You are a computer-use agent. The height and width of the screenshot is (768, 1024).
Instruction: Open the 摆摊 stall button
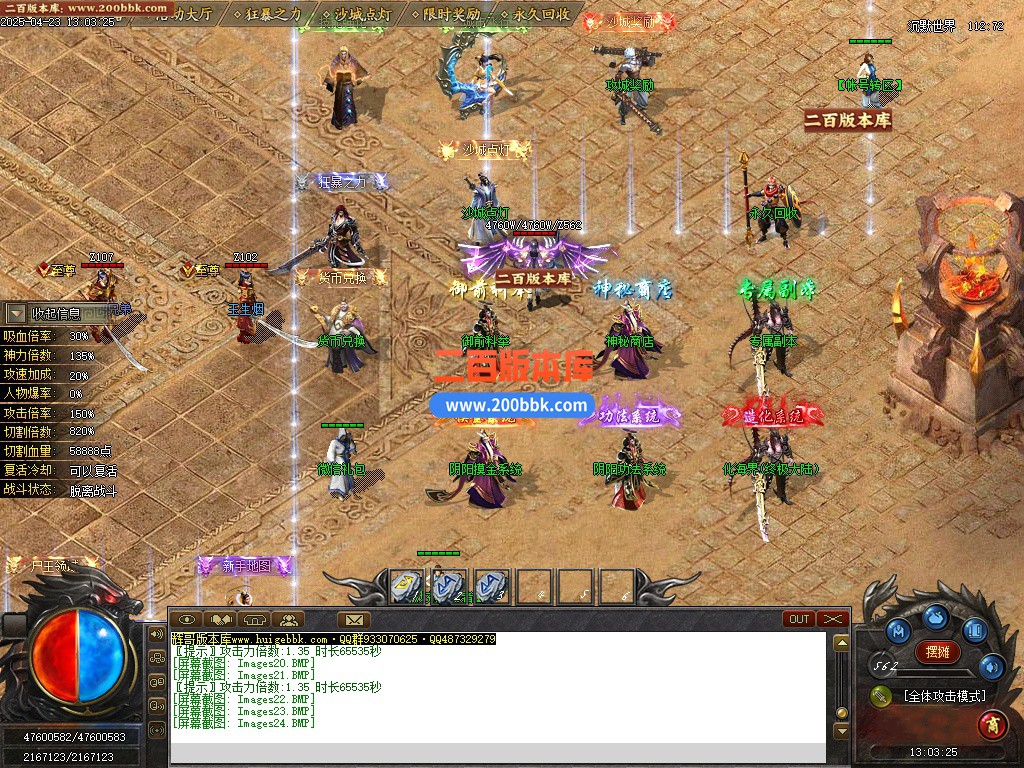point(937,652)
